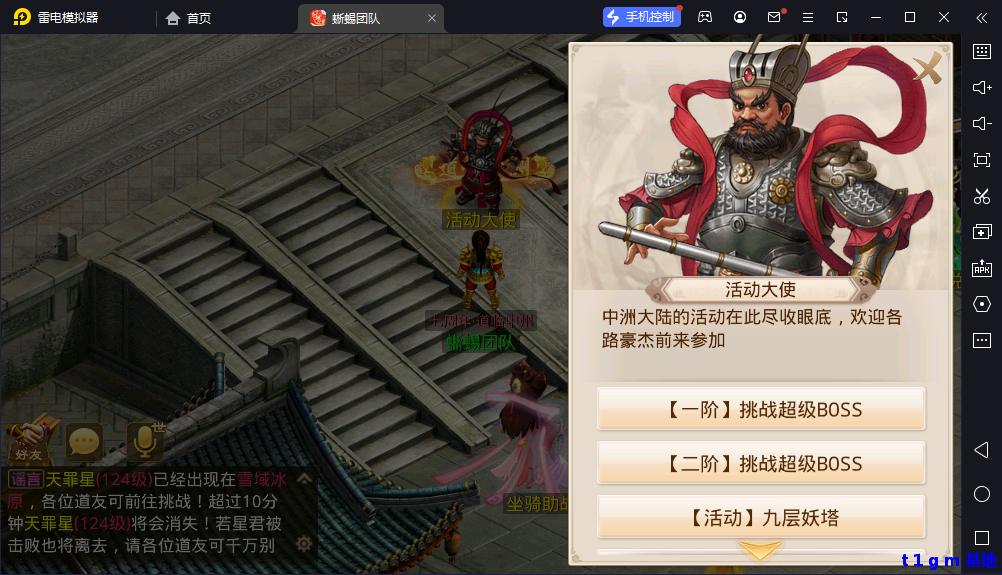This screenshot has height=575, width=1002.
Task: Select 【二阶】挑战超级BOSS option
Action: [761, 464]
